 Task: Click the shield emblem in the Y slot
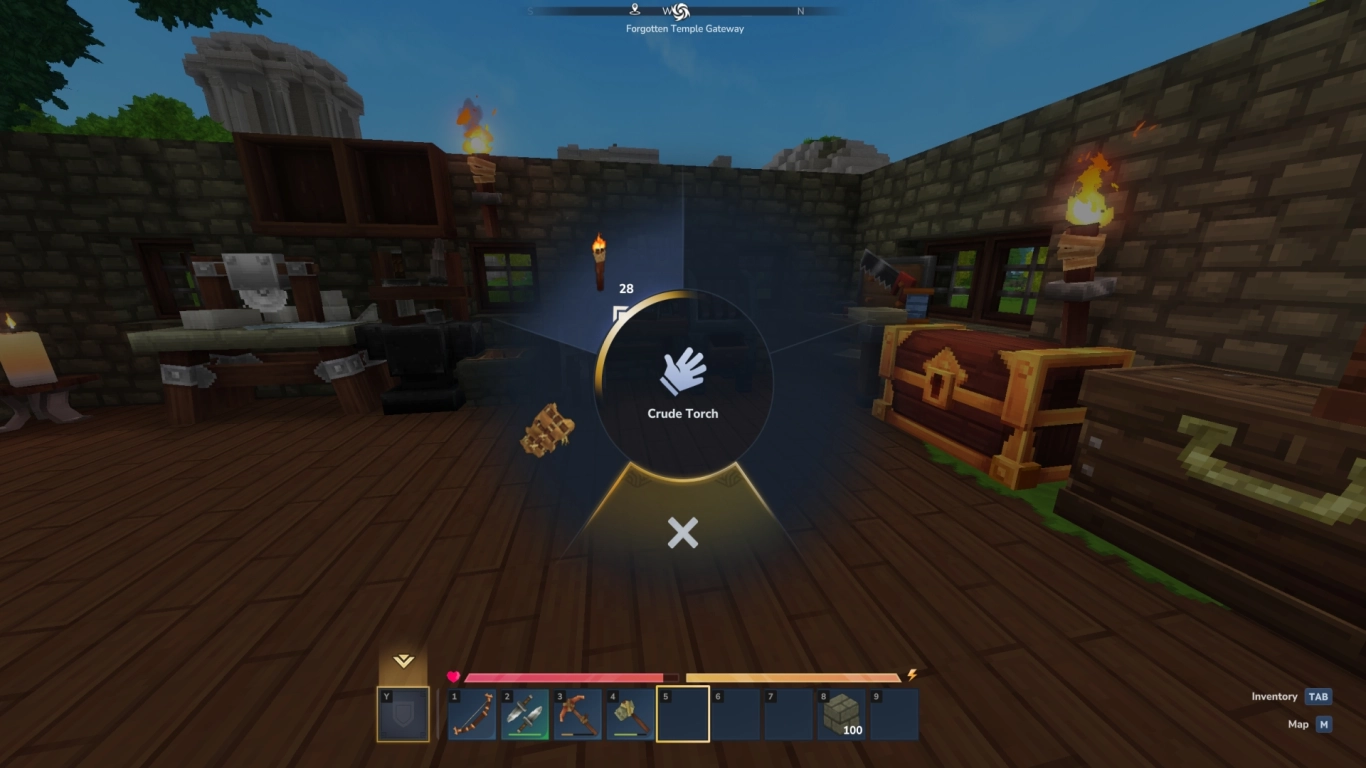click(x=404, y=714)
